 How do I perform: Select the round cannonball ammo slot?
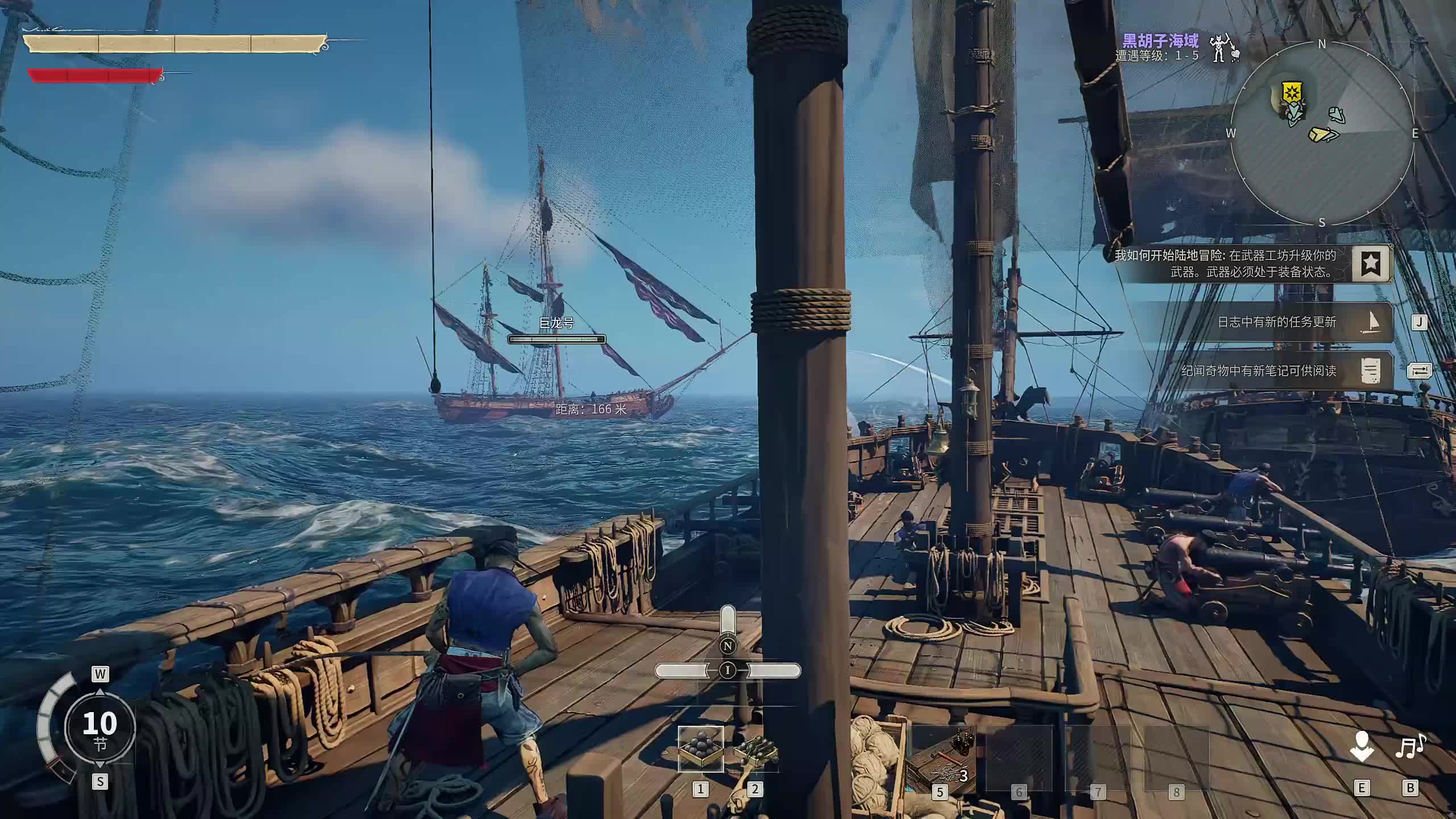(x=701, y=748)
